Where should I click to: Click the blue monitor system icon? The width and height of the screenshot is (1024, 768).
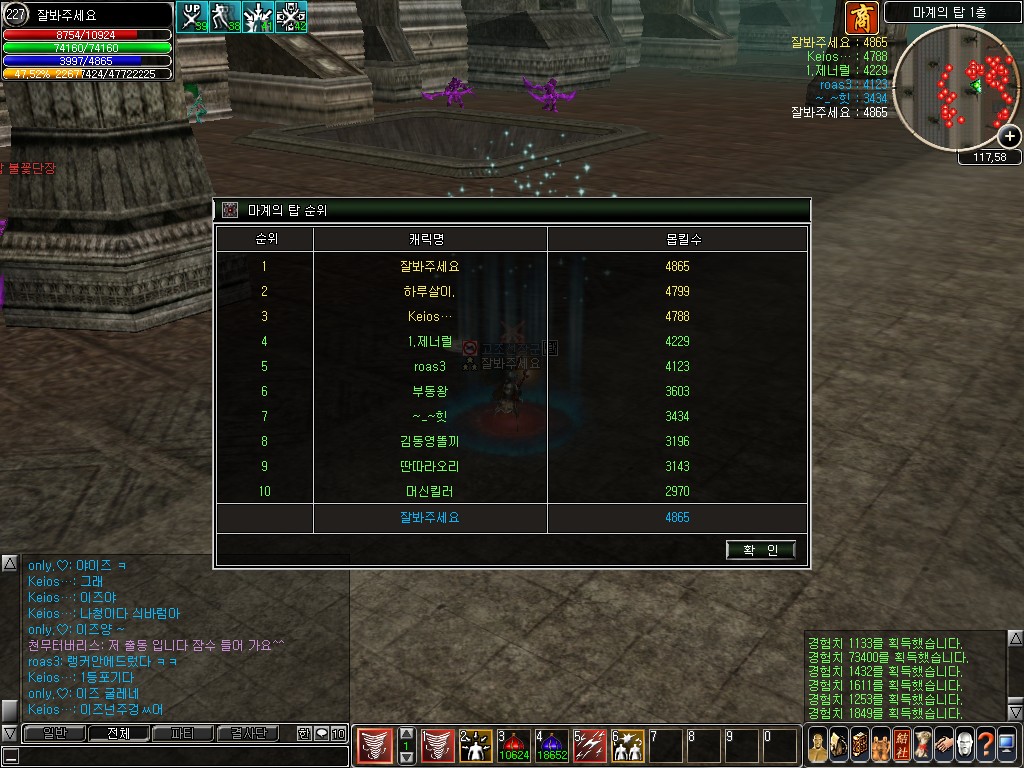[1006, 746]
